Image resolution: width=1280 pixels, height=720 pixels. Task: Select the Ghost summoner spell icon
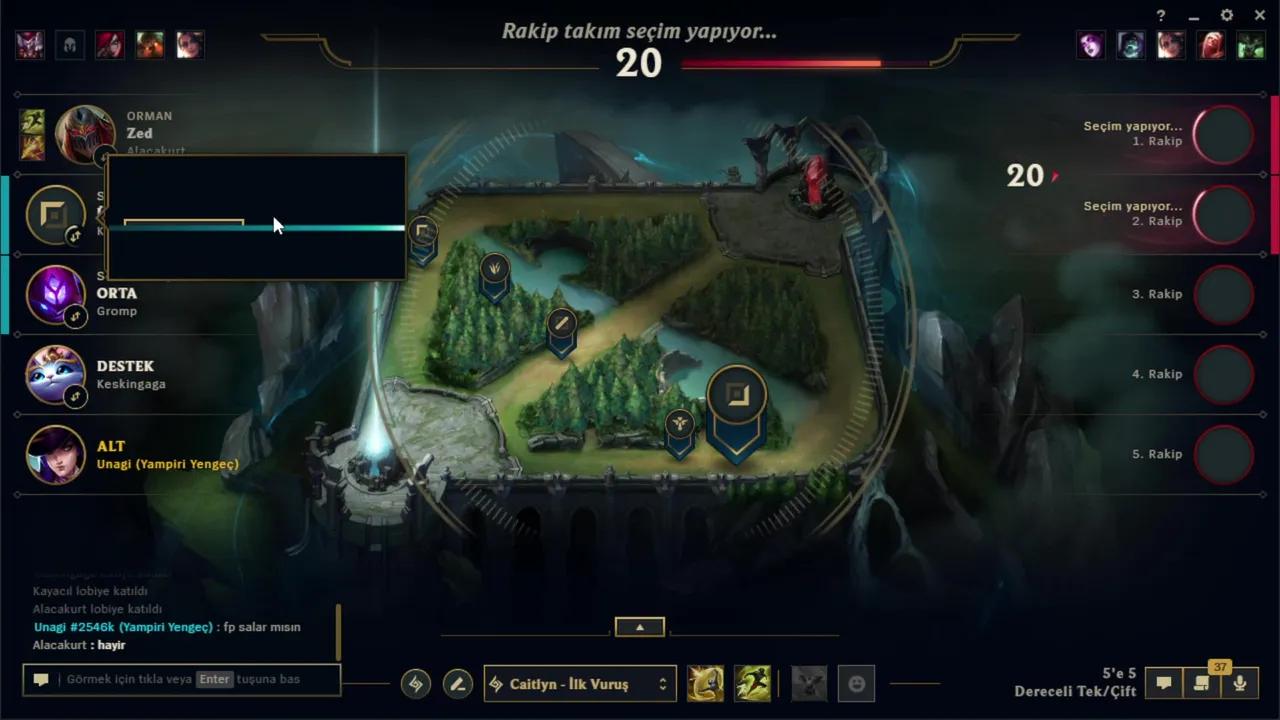coord(753,683)
